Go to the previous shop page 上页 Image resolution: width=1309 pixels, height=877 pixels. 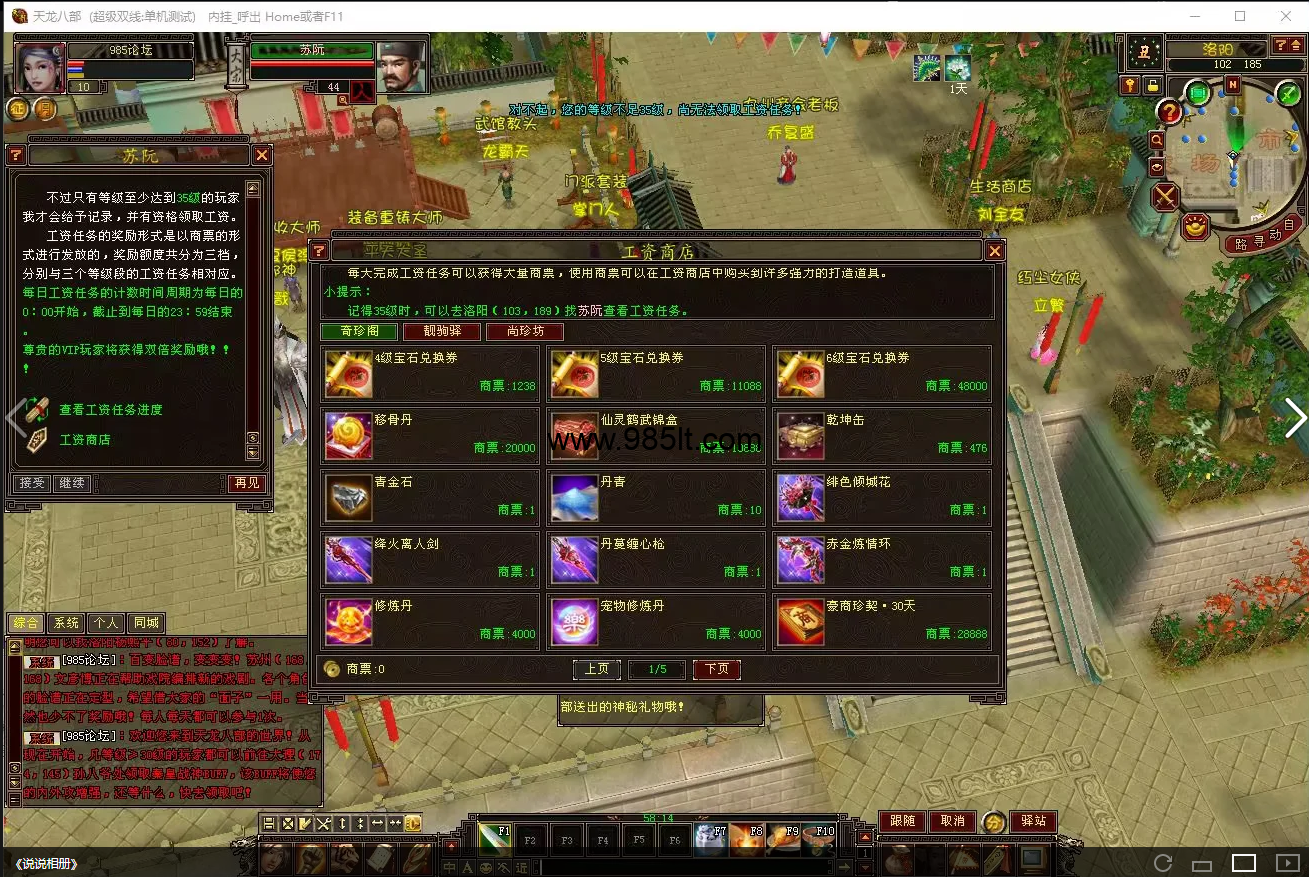[x=597, y=669]
